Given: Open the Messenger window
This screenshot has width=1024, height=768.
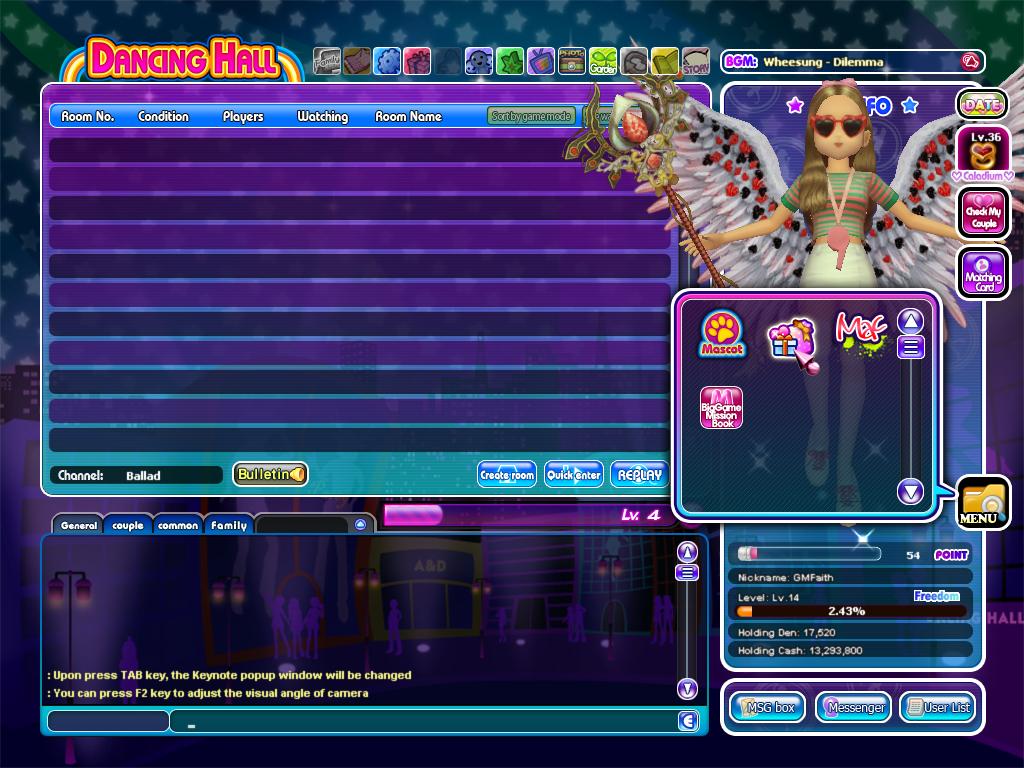Looking at the screenshot, I should [x=853, y=707].
